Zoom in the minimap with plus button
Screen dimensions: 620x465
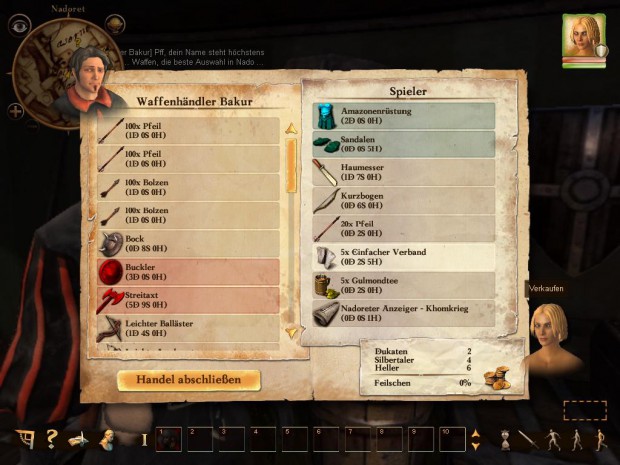pyautogui.click(x=17, y=110)
